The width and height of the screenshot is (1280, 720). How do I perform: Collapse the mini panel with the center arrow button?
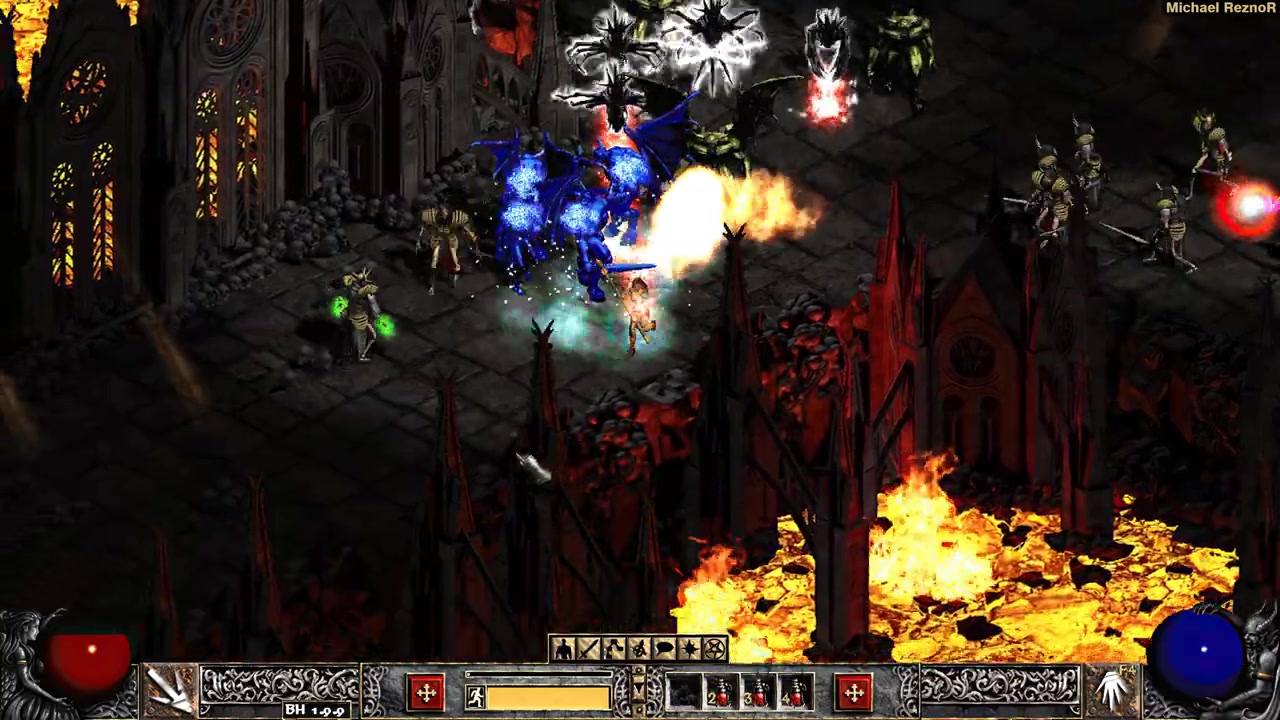tap(639, 686)
